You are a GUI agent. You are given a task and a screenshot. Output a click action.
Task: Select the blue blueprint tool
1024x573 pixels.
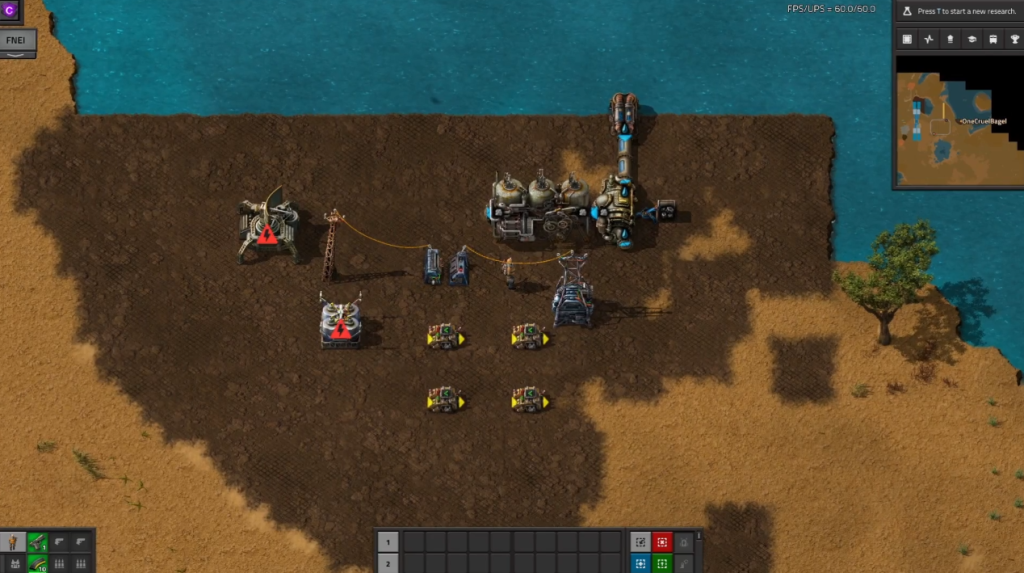pos(640,564)
